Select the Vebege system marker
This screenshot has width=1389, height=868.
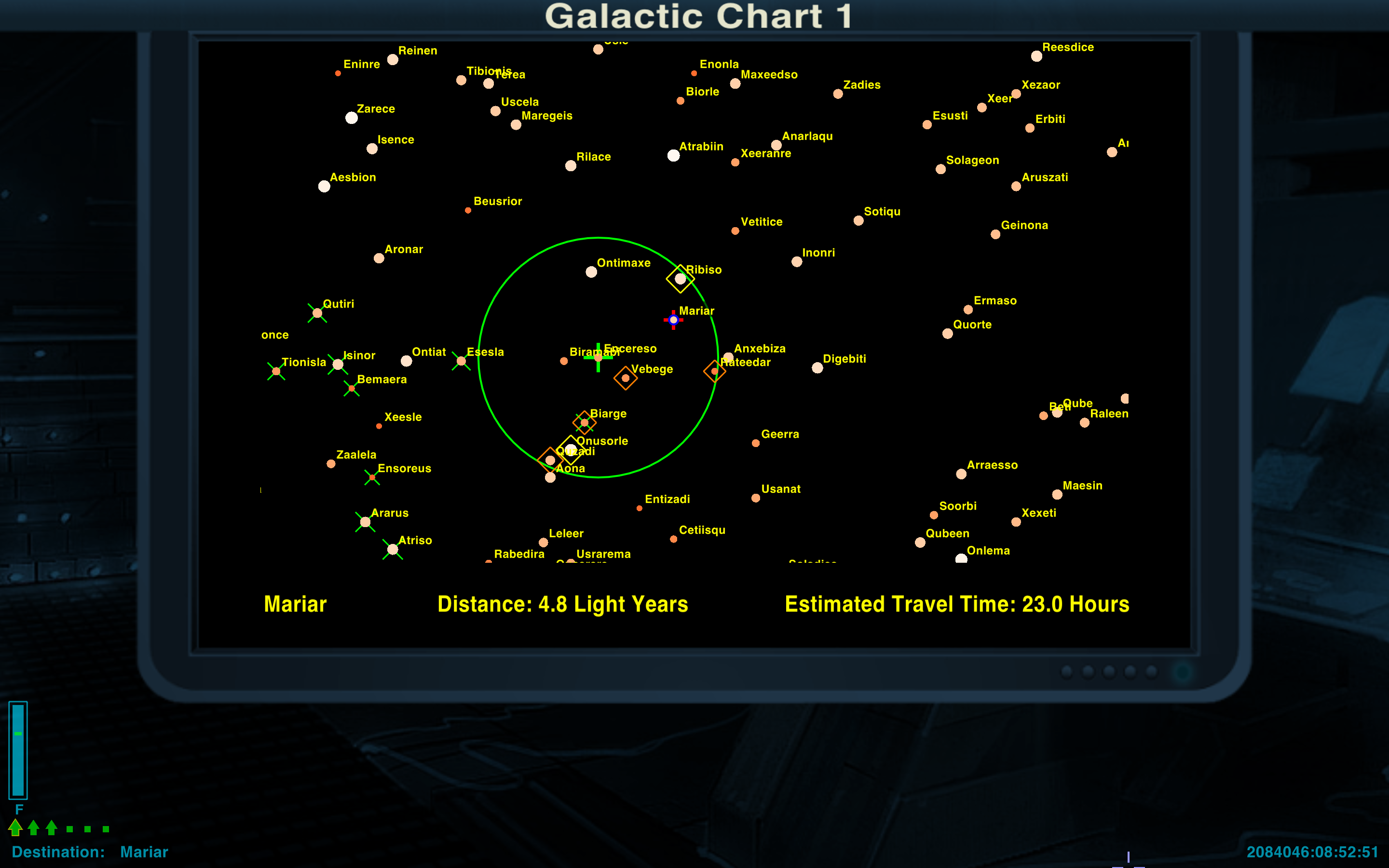point(626,379)
